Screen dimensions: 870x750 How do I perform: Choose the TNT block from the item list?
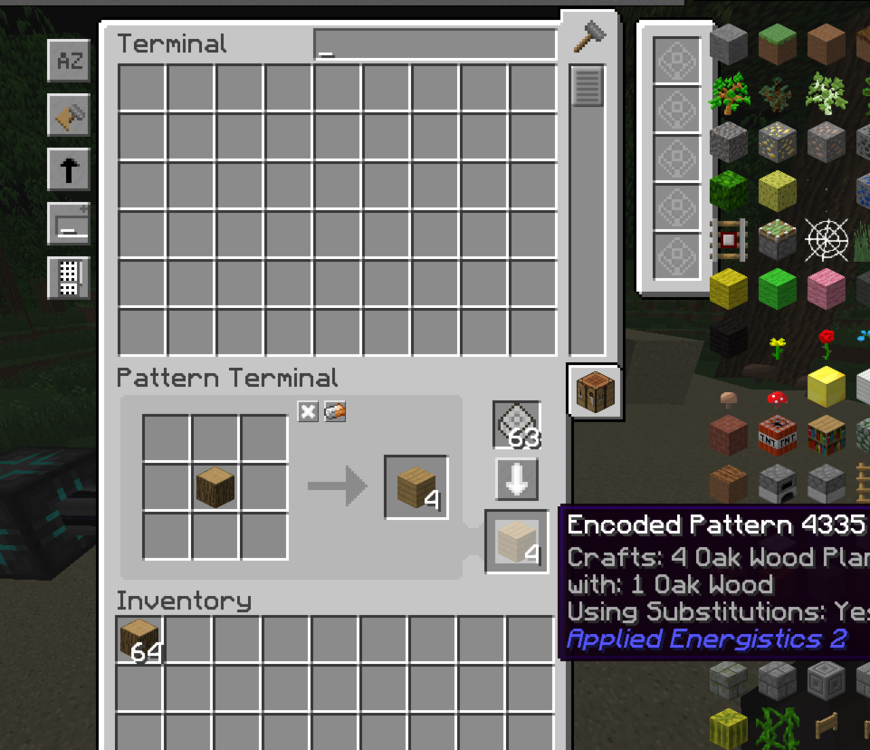(778, 435)
